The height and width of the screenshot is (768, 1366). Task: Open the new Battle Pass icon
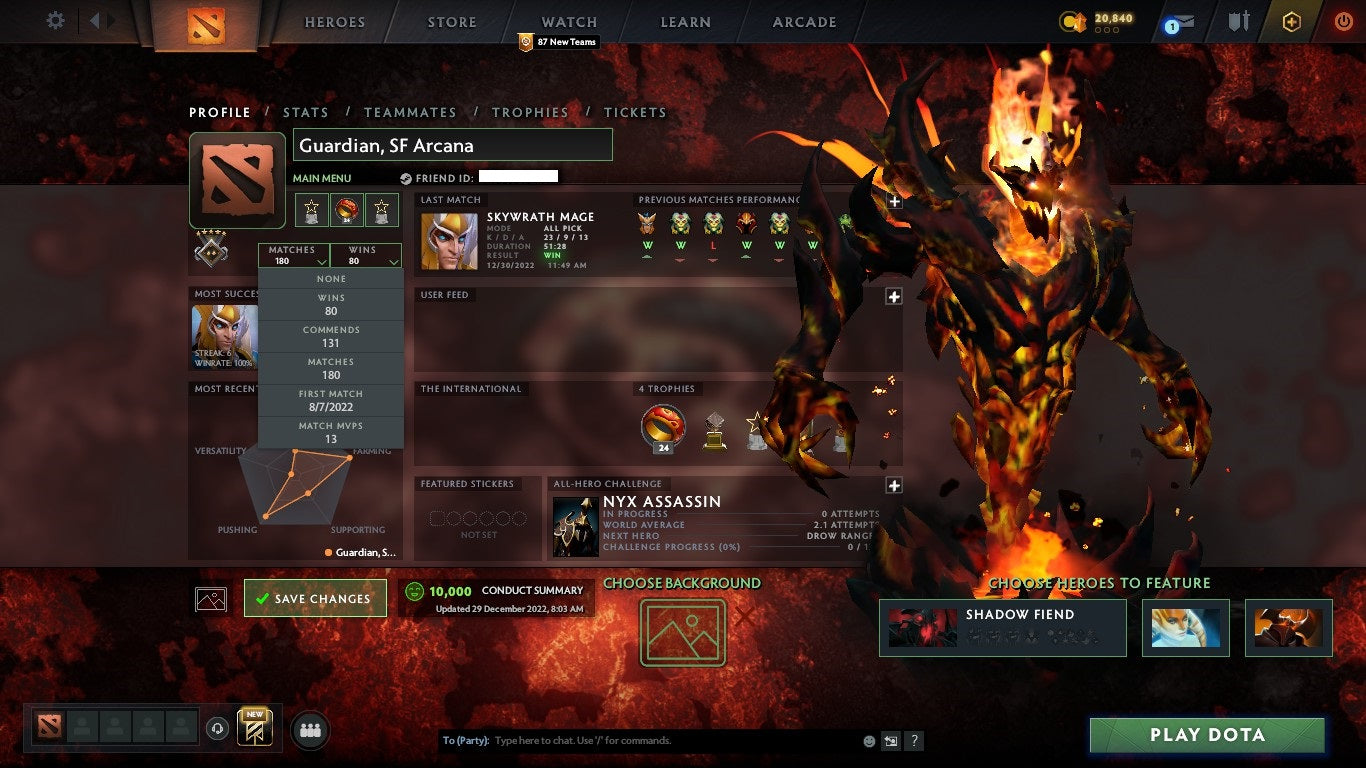pyautogui.click(x=254, y=728)
